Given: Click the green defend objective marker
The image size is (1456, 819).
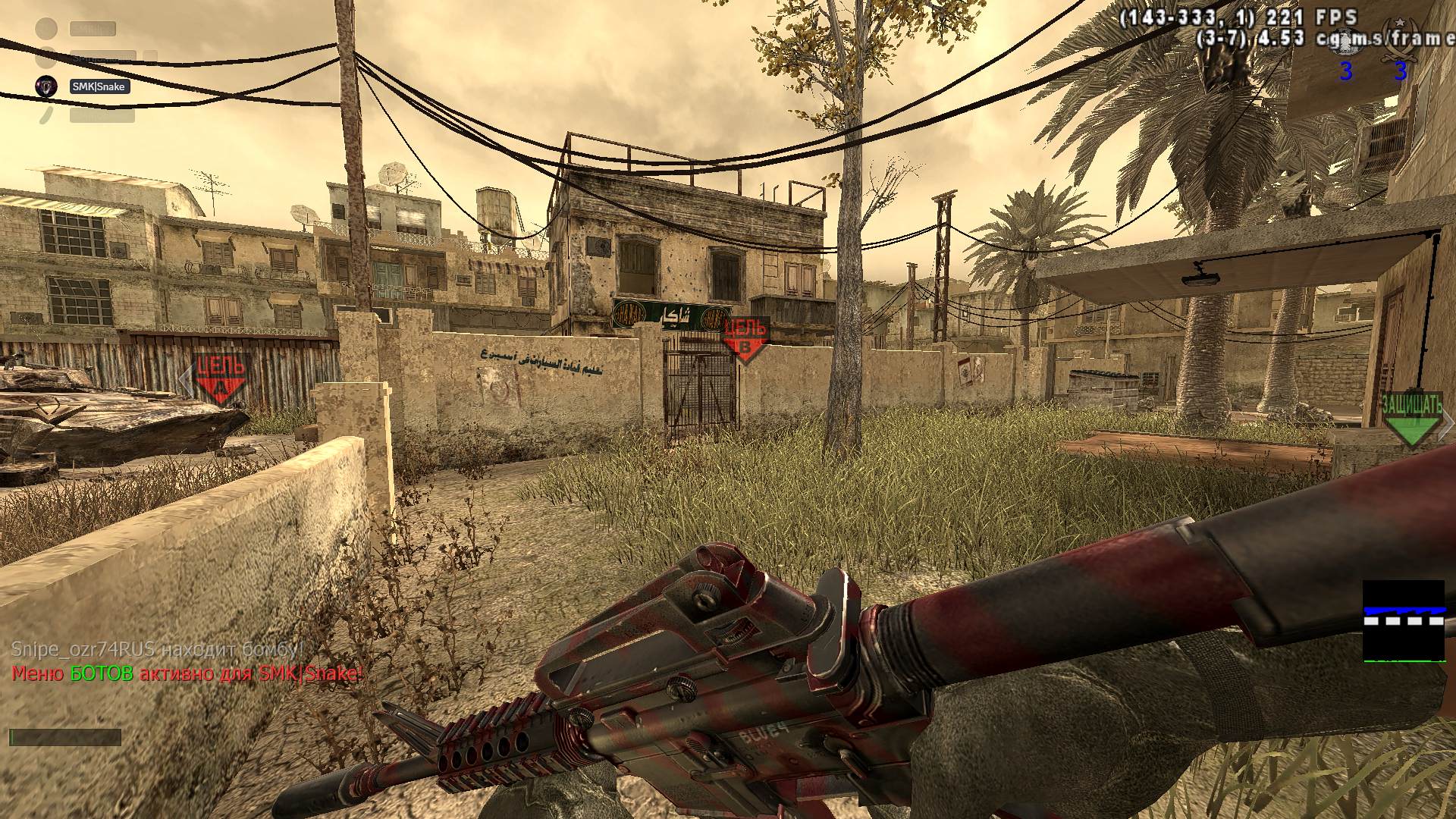Looking at the screenshot, I should [1410, 418].
